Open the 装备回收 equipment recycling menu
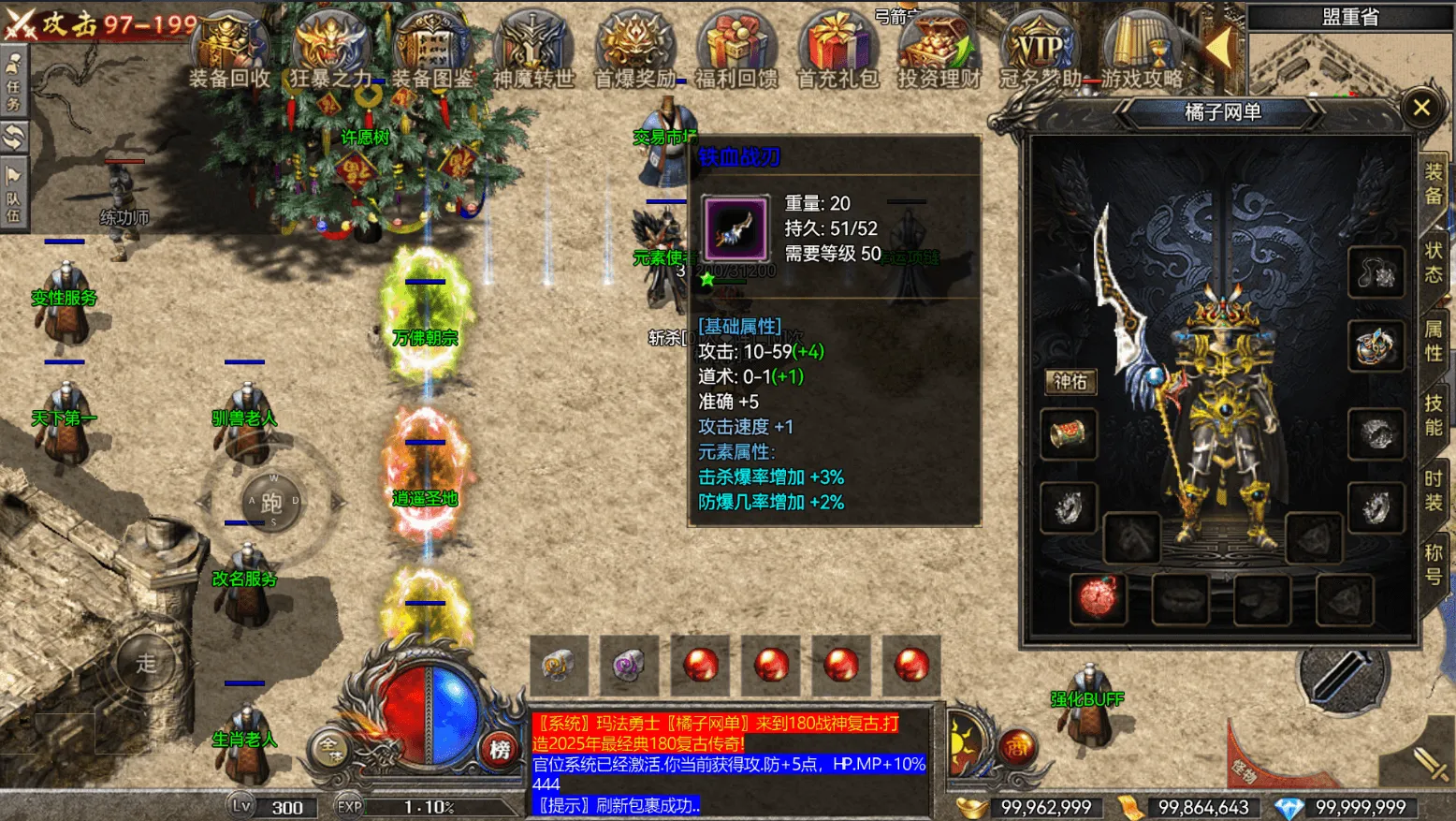Image resolution: width=1456 pixels, height=821 pixels. coord(229,51)
